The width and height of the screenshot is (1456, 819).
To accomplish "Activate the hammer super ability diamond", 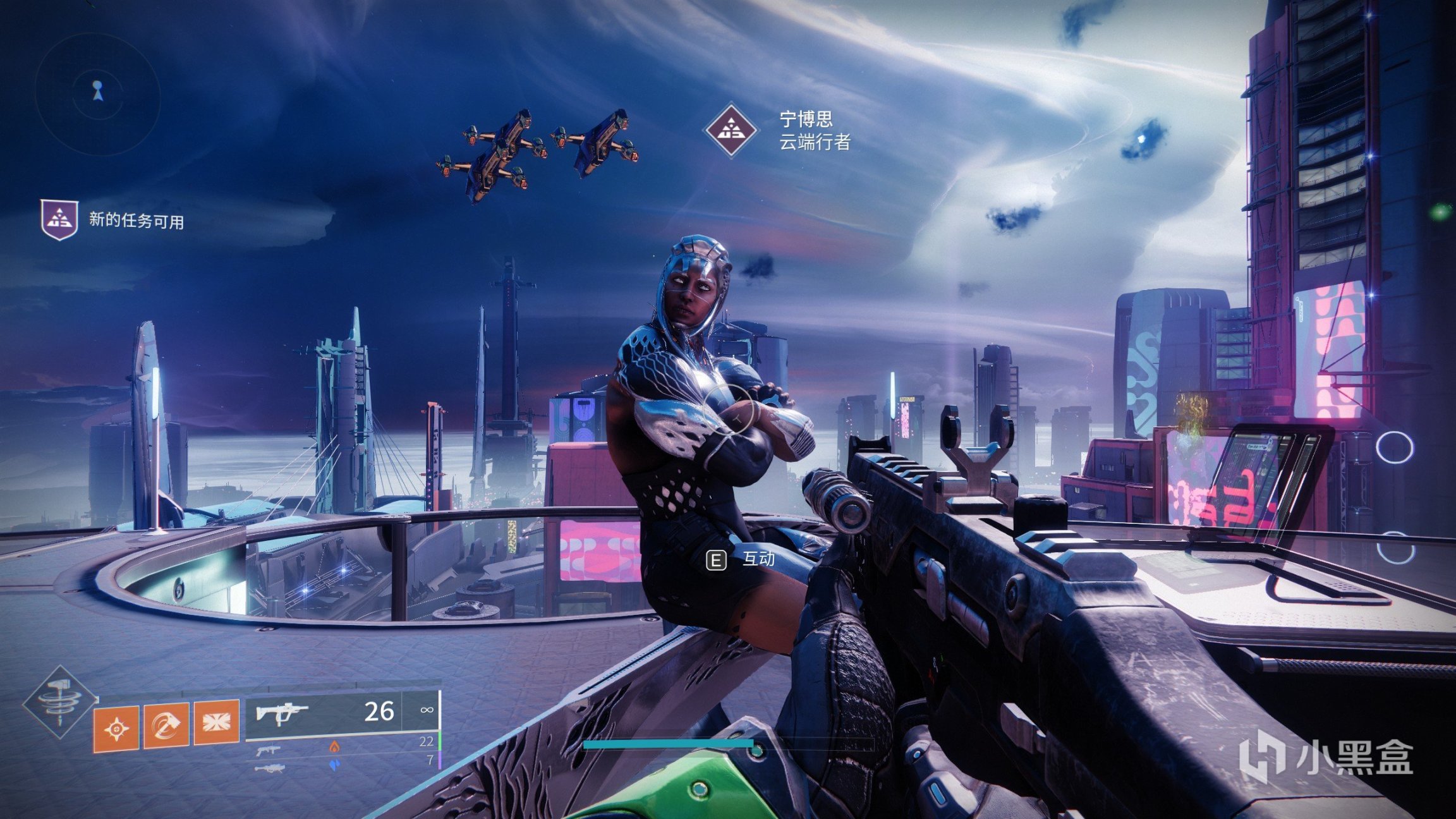I will pos(60,701).
